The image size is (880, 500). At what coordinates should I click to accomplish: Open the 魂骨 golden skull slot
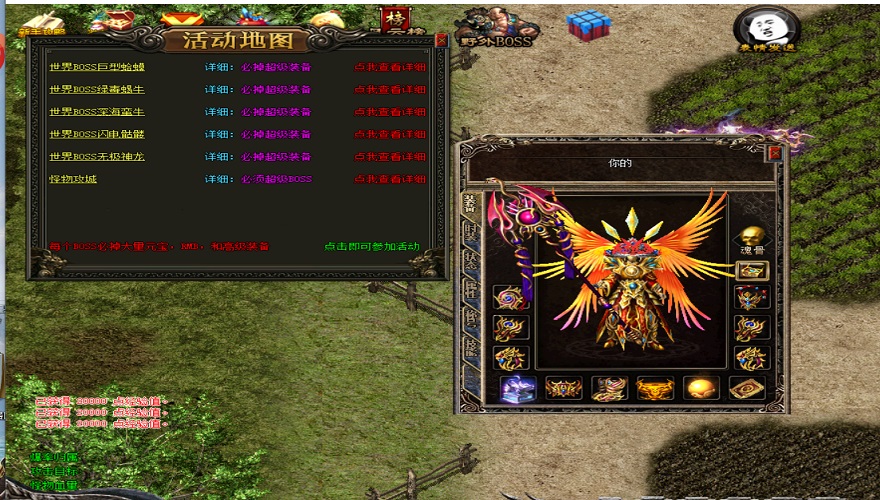click(751, 236)
